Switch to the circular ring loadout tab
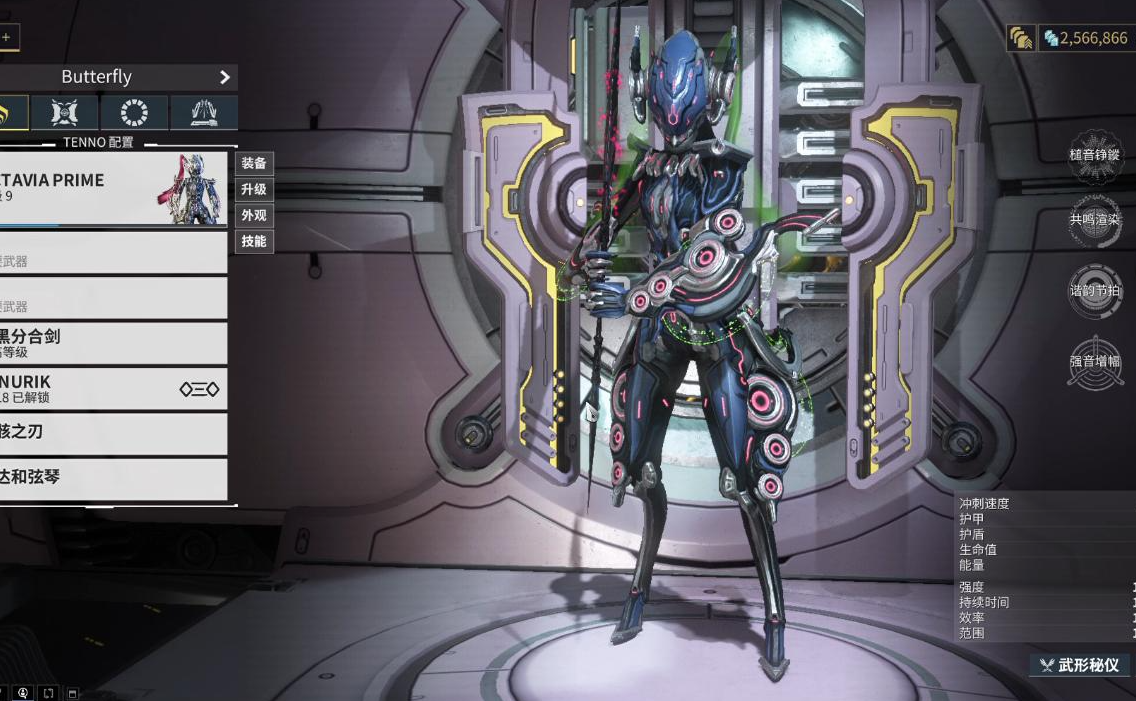 (x=134, y=113)
